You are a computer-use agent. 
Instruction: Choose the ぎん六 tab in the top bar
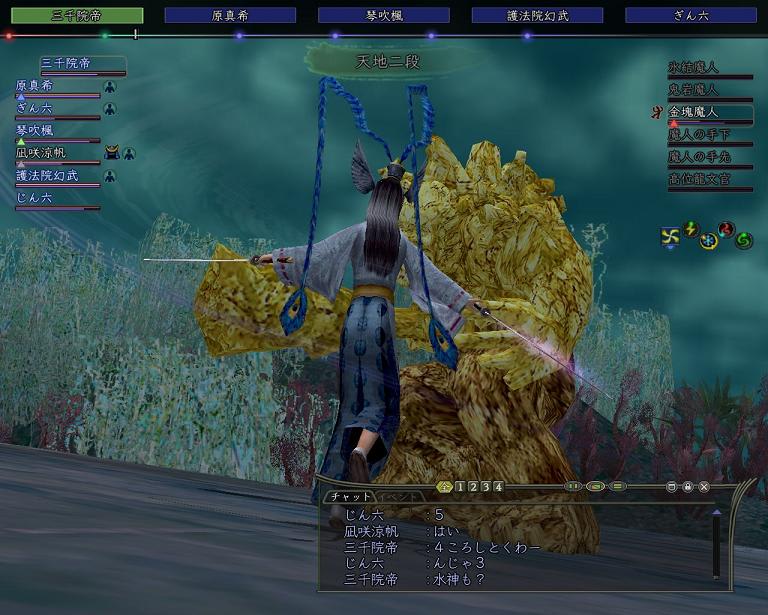coord(691,16)
